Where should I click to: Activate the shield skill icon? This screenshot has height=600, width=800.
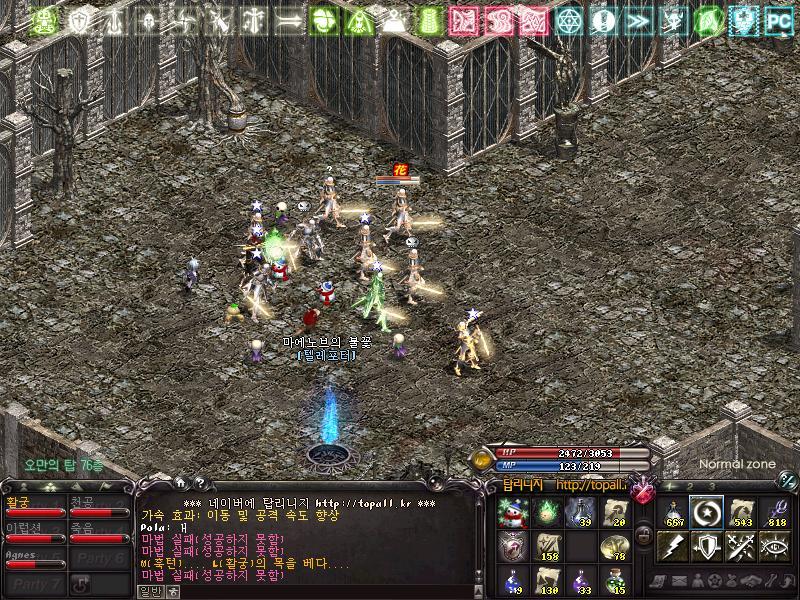707,546
